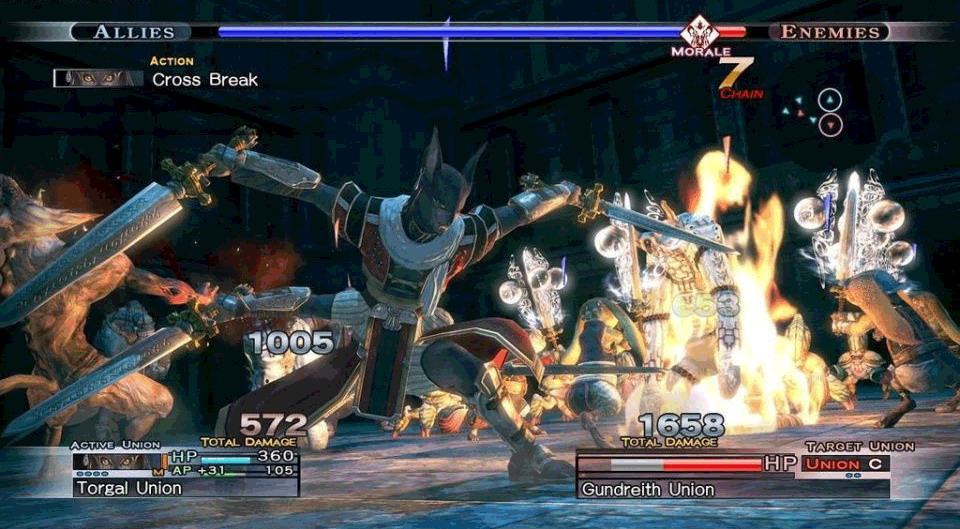
Task: Click the Morale emblem icon
Action: (700, 32)
